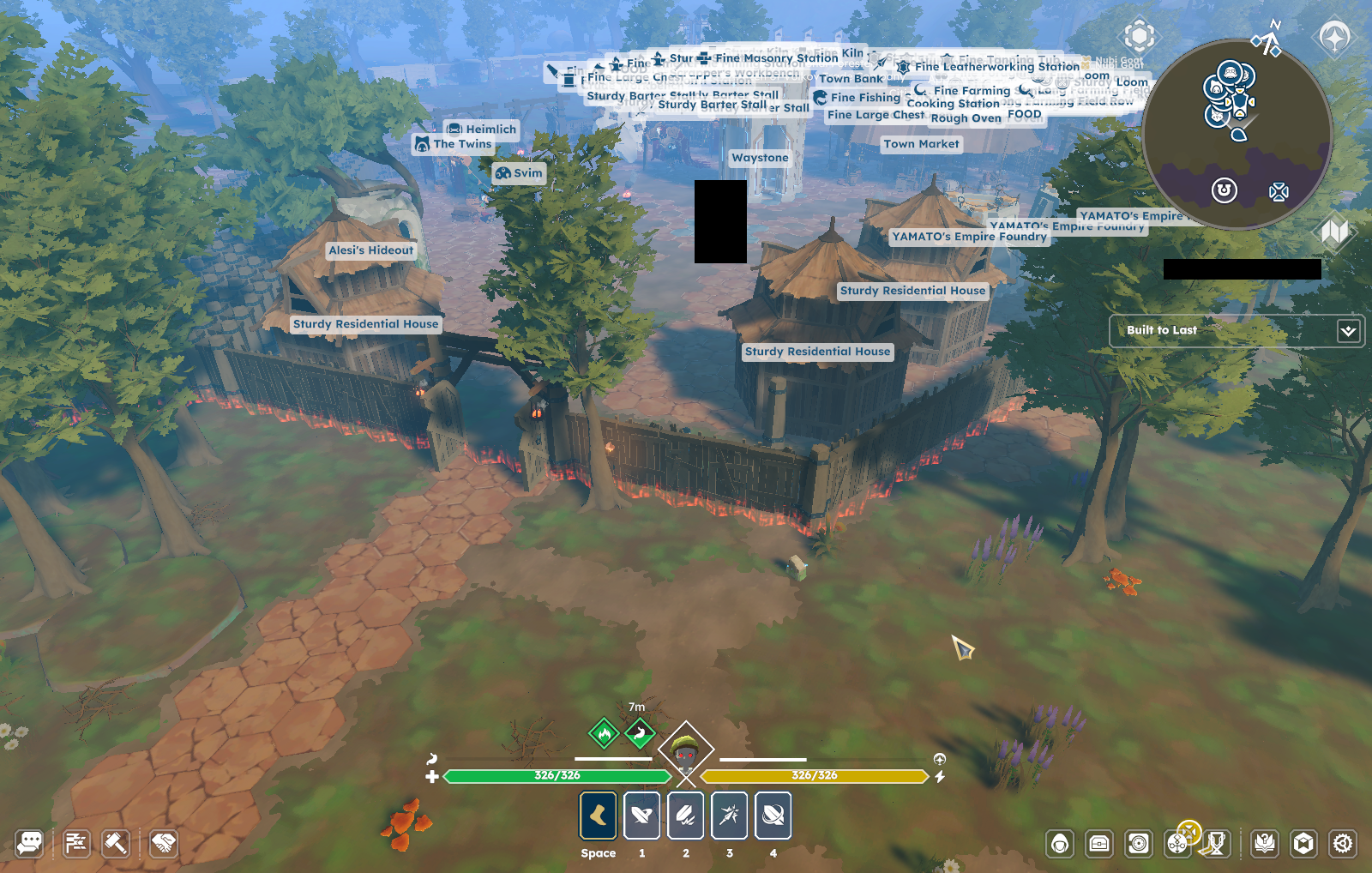Open the hammer build menu
This screenshot has width=1372, height=873.
[x=116, y=843]
